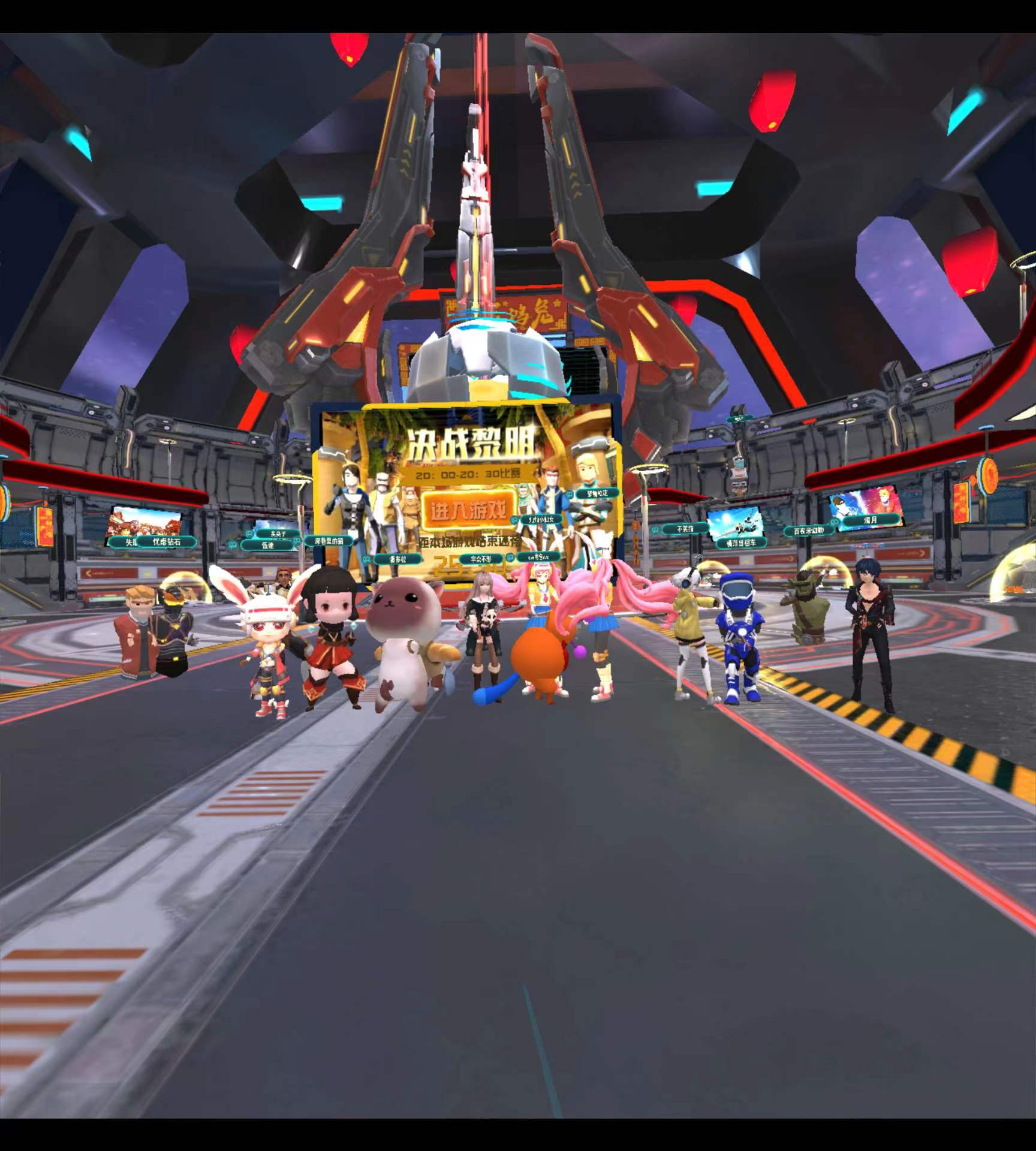Choose the 深巷里的猫 player name tag
The image size is (1036, 1151).
coord(329,541)
